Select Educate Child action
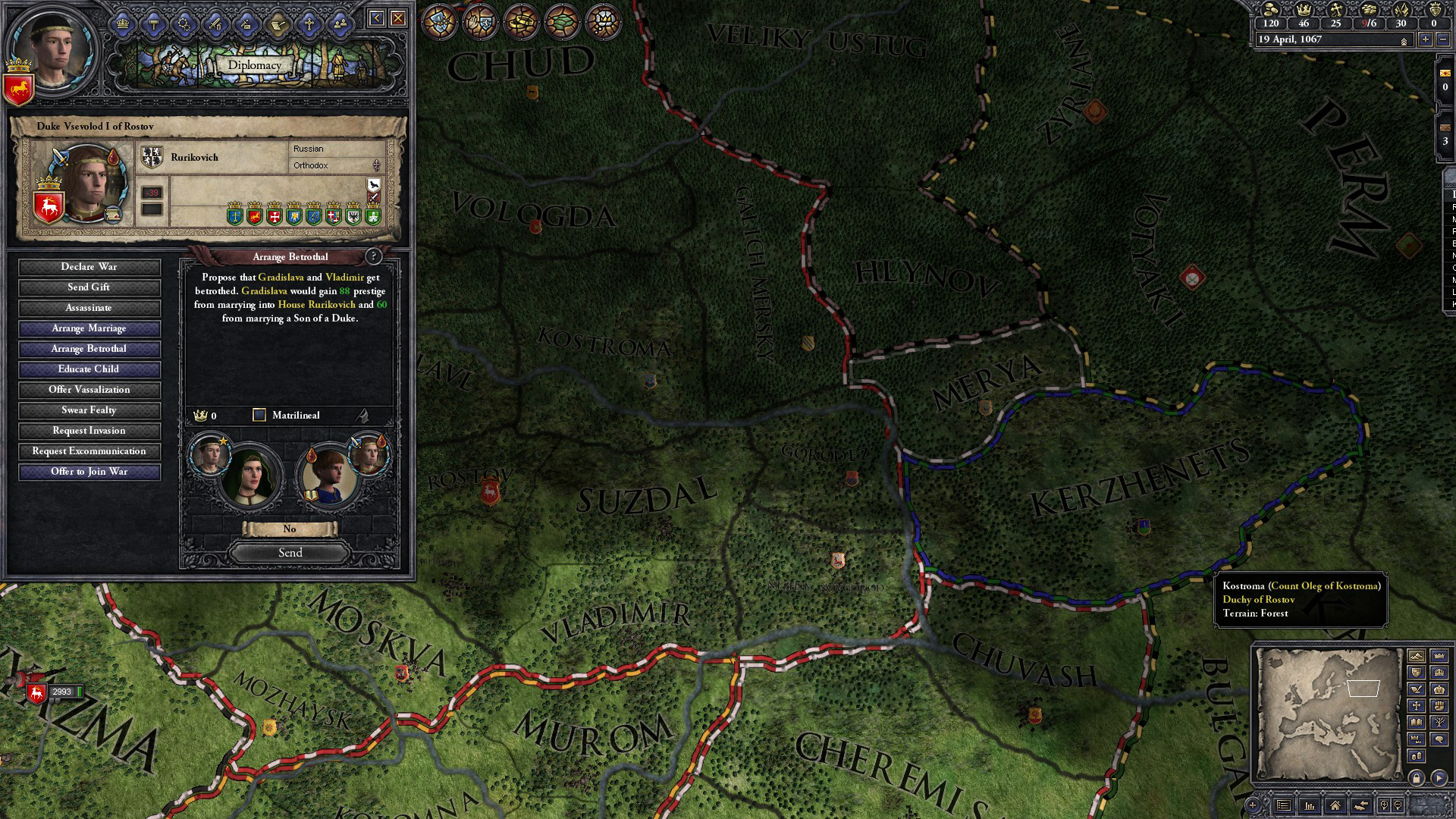This screenshot has height=819, width=1456. 89,369
